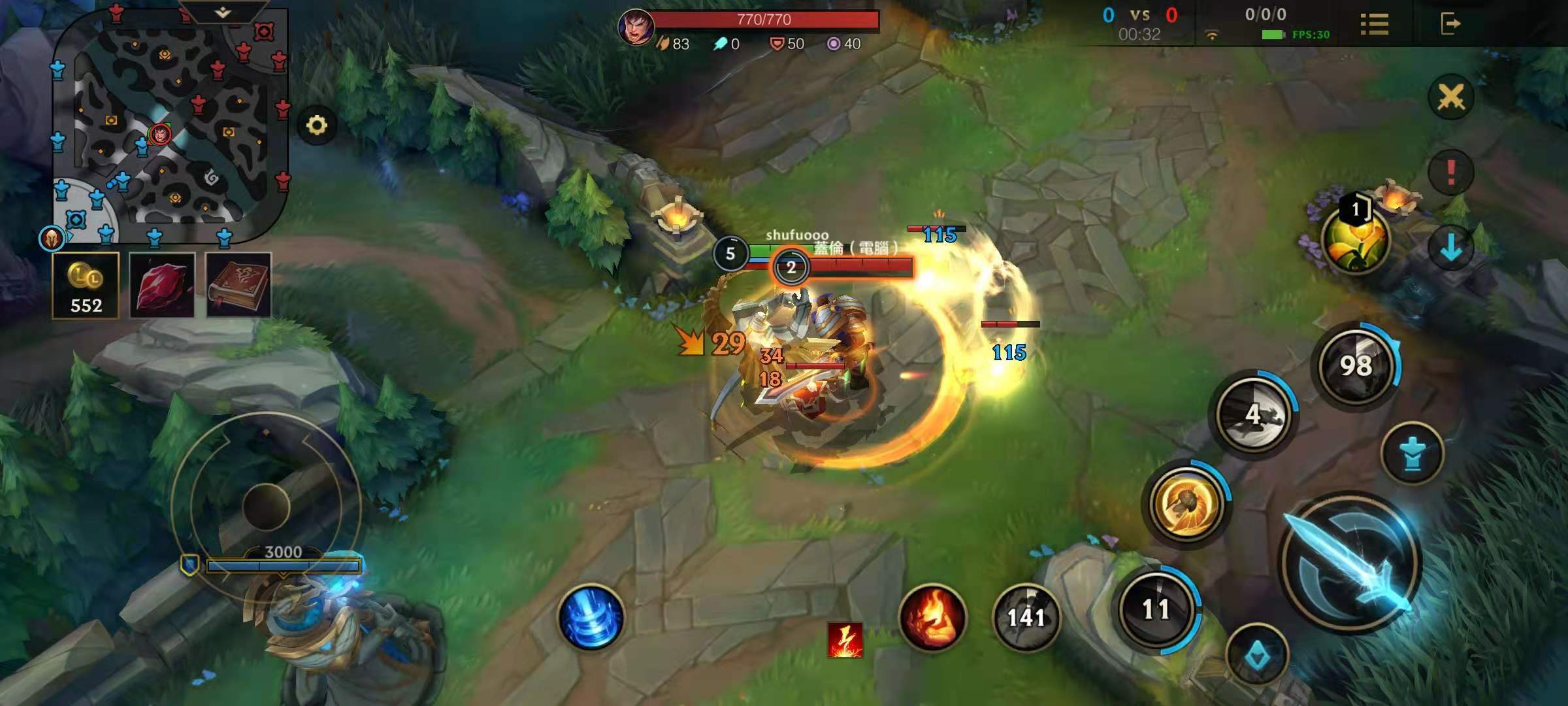
Task: Send the blue down arrow ping
Action: point(1450,248)
